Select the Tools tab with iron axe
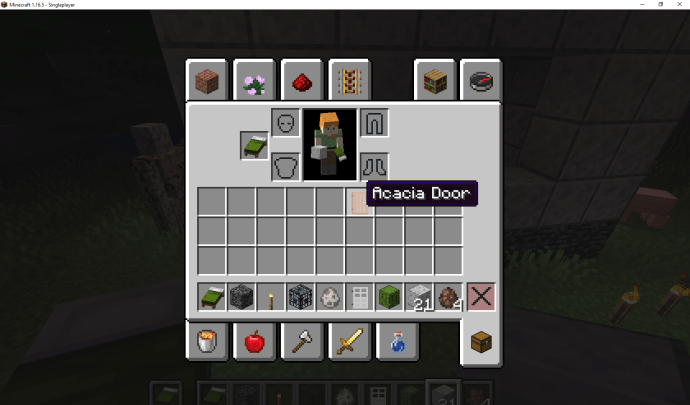690x405 pixels. tap(302, 342)
